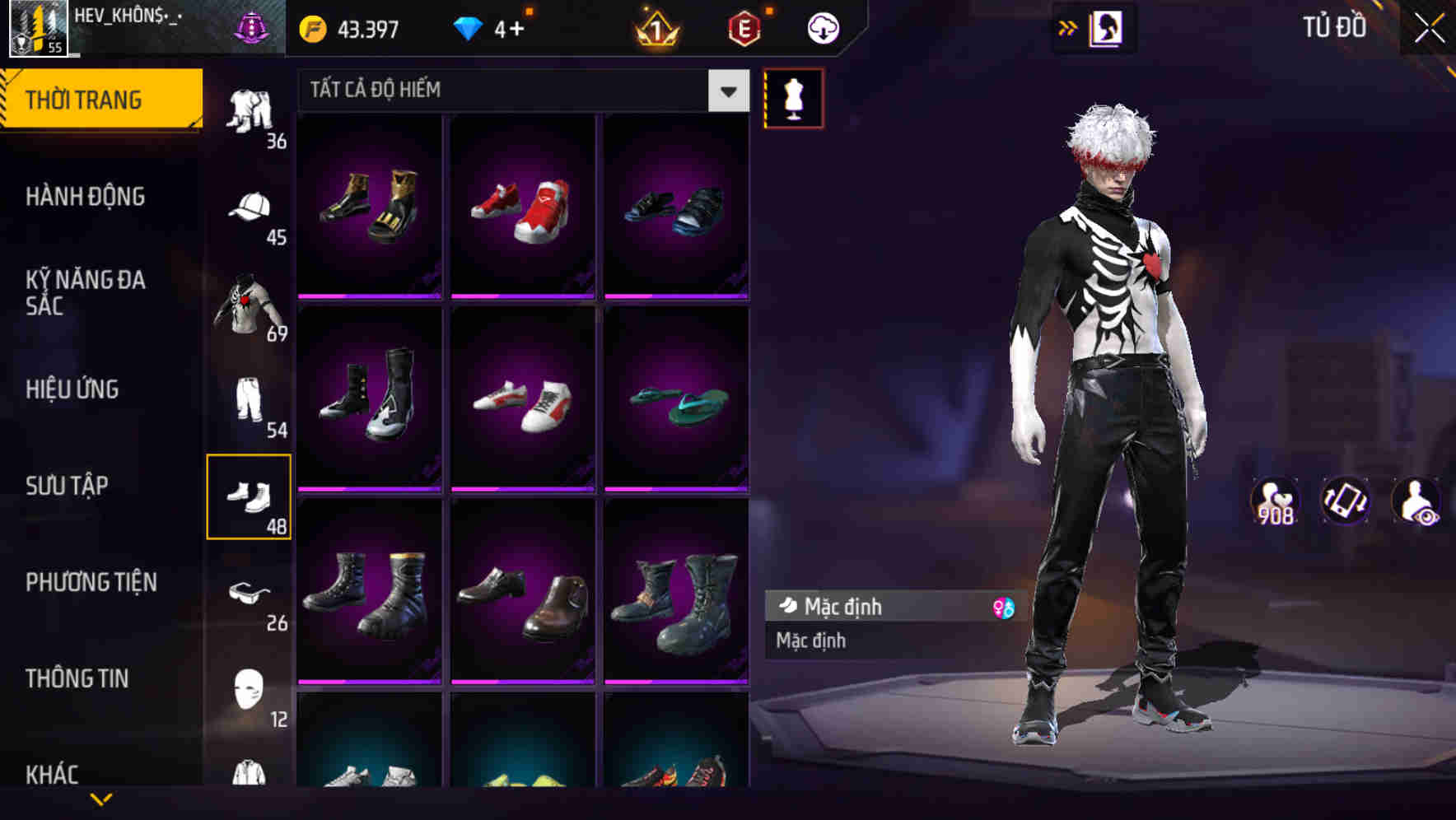This screenshot has height=820, width=1456.
Task: Tap the hairstyle silhouette toggle near top right
Action: 1109,27
